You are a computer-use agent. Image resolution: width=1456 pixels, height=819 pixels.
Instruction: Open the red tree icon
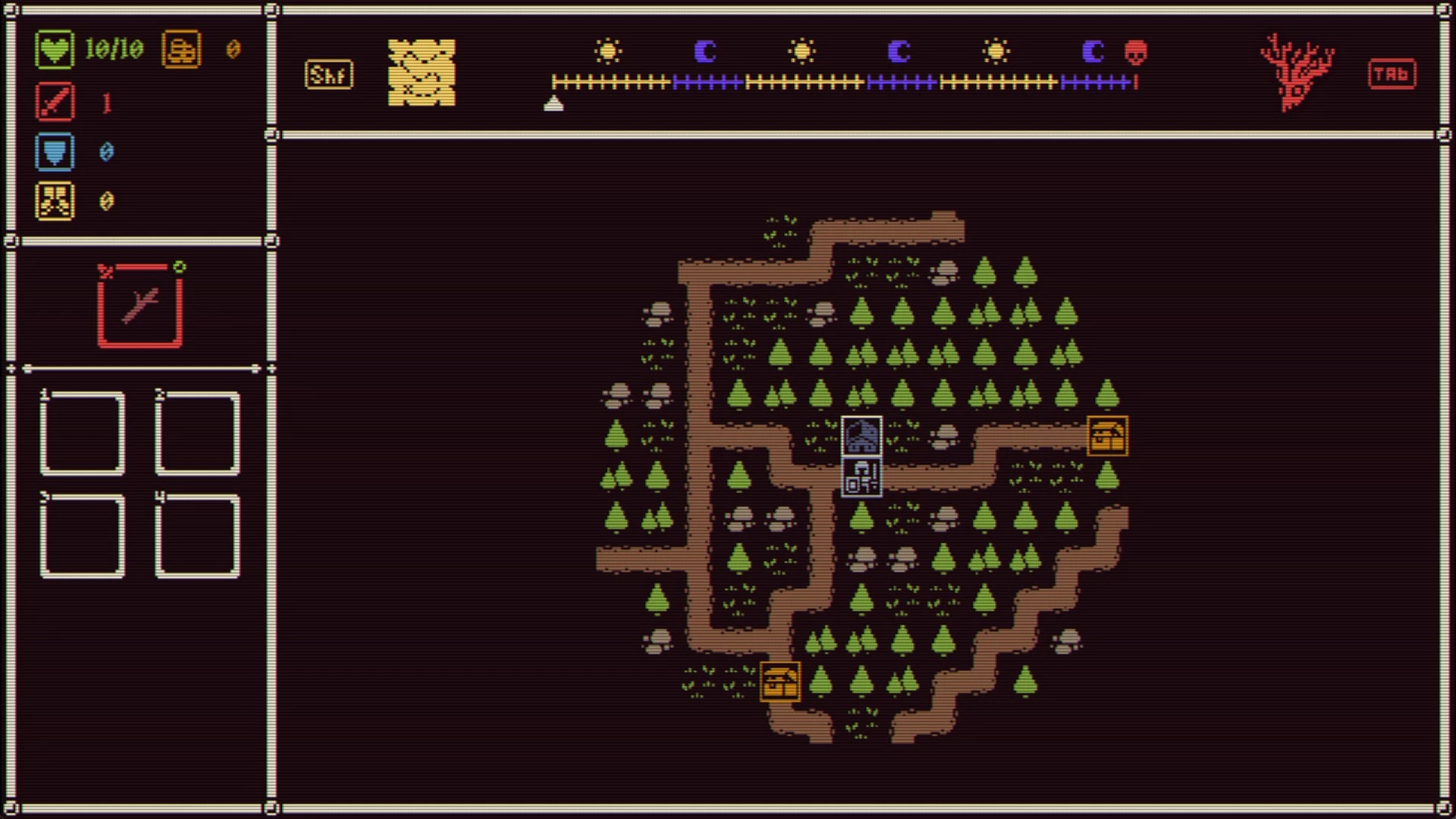click(x=1297, y=73)
